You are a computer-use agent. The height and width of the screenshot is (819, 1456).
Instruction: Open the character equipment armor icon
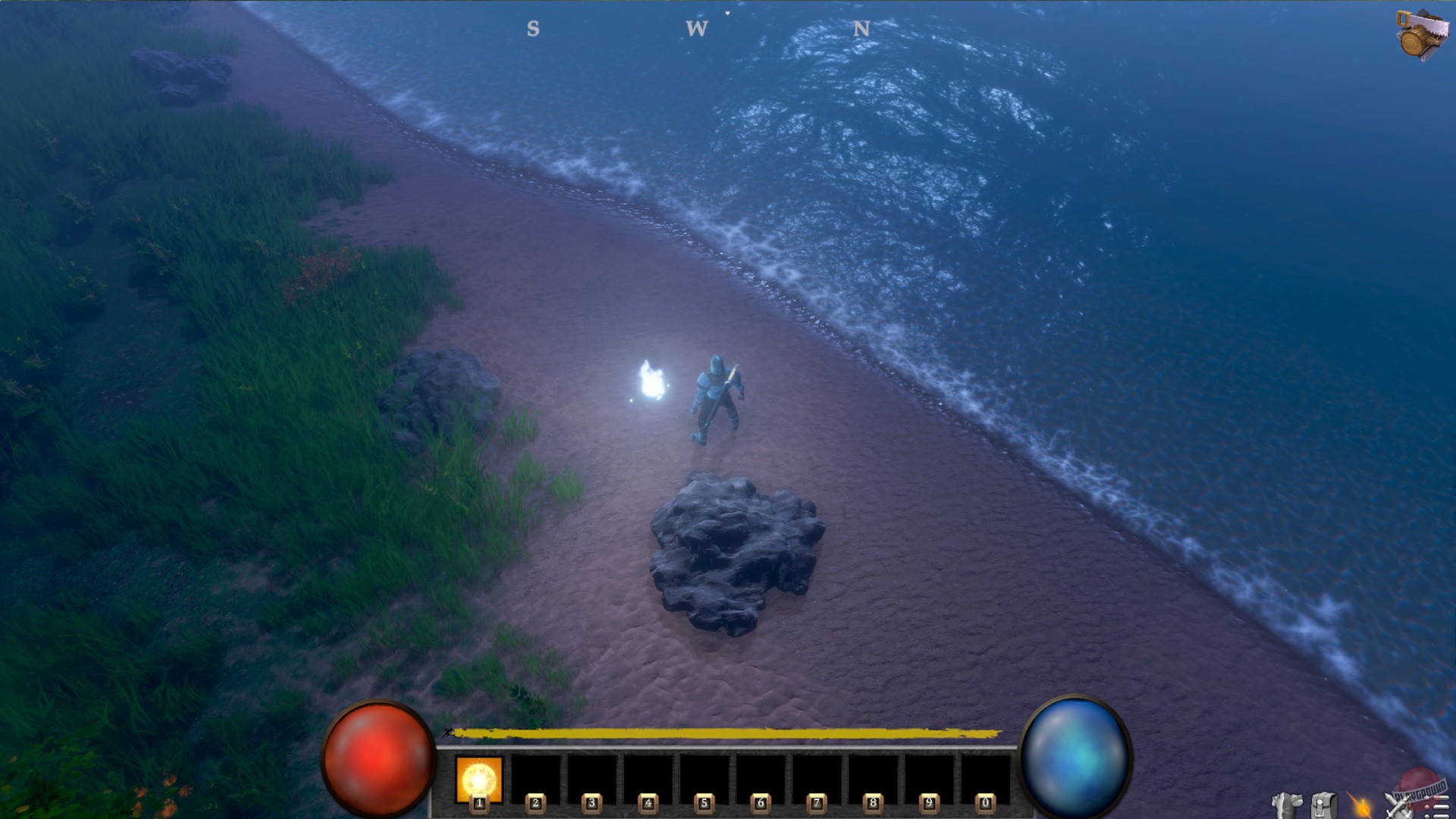1287,806
